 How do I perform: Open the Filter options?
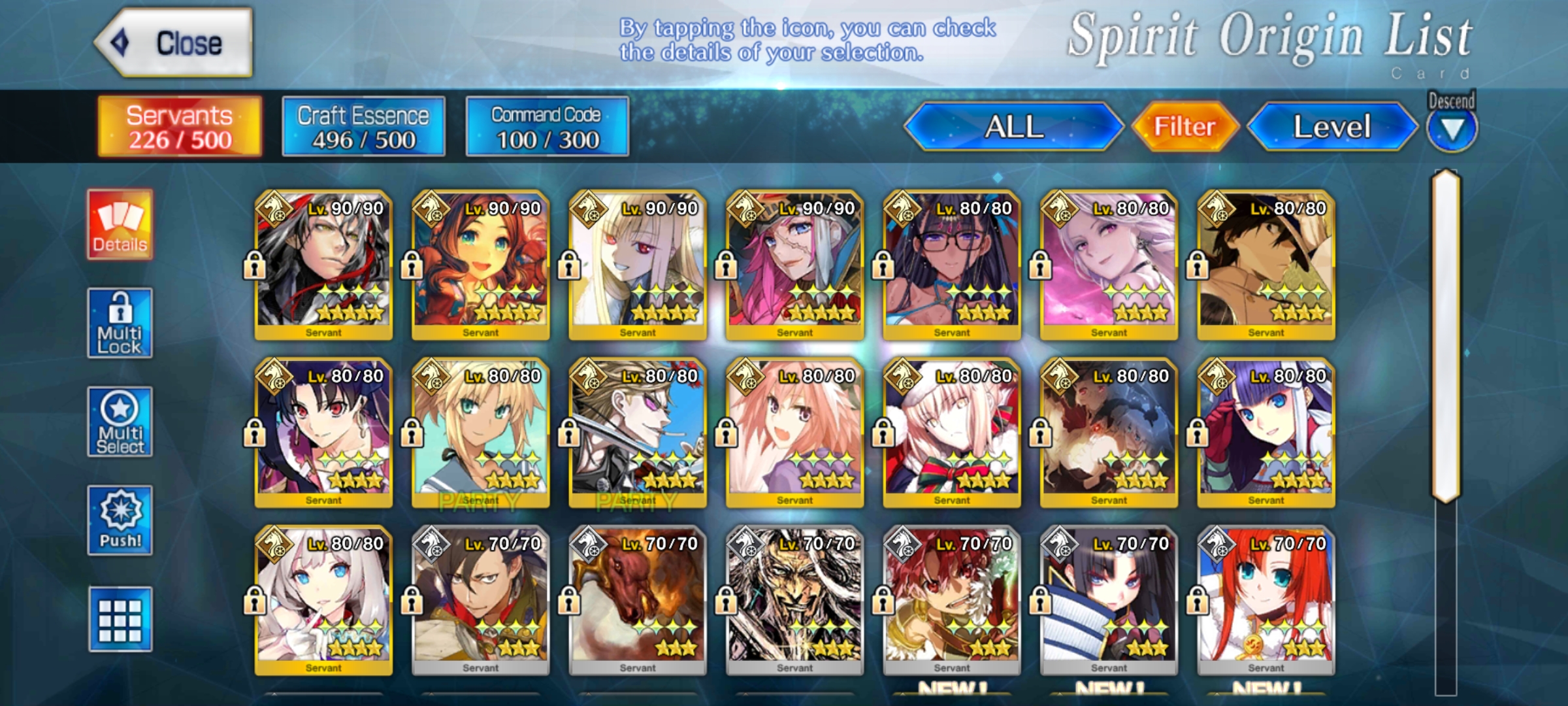(x=1184, y=127)
